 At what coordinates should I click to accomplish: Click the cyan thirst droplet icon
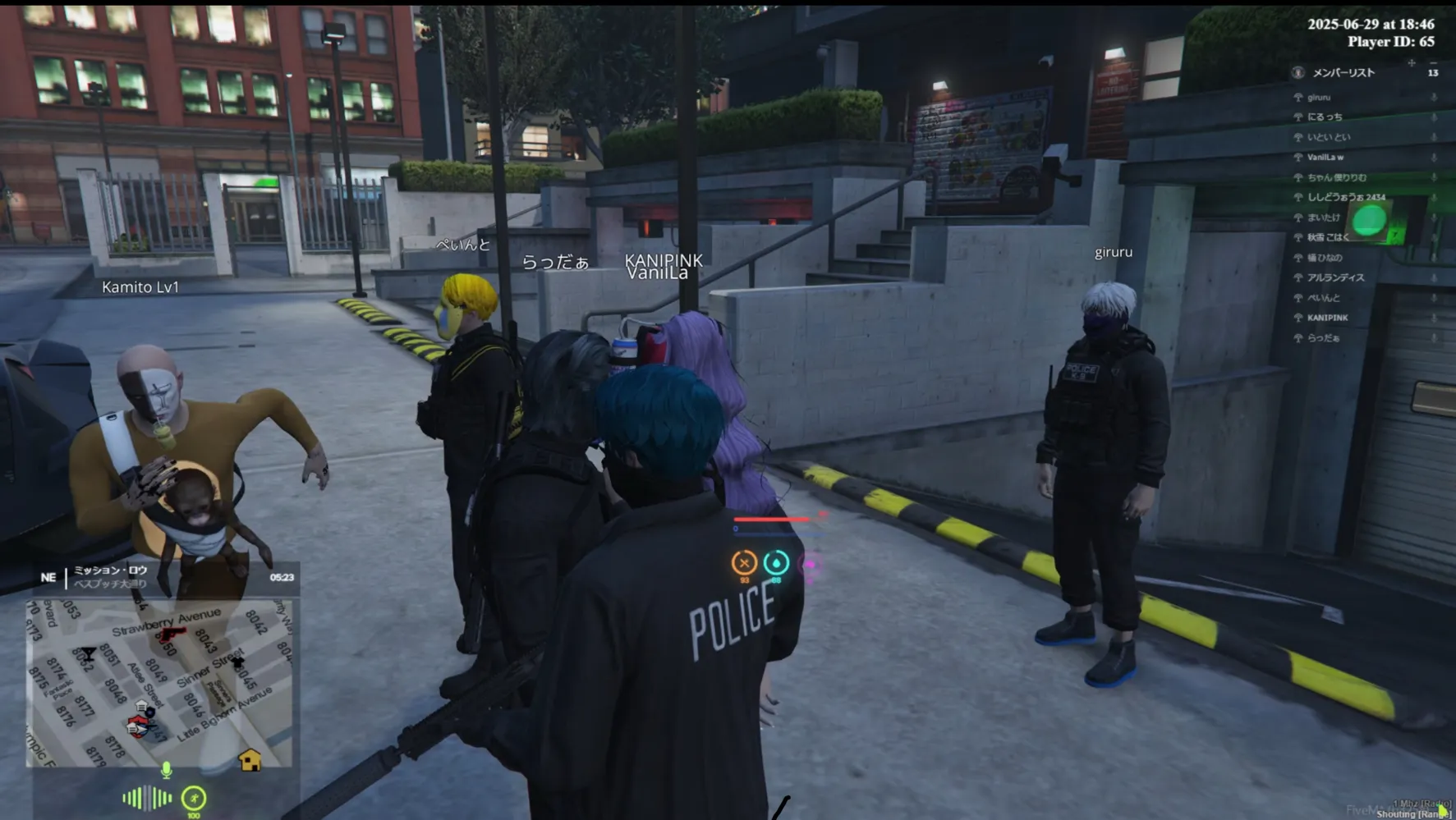pos(776,562)
